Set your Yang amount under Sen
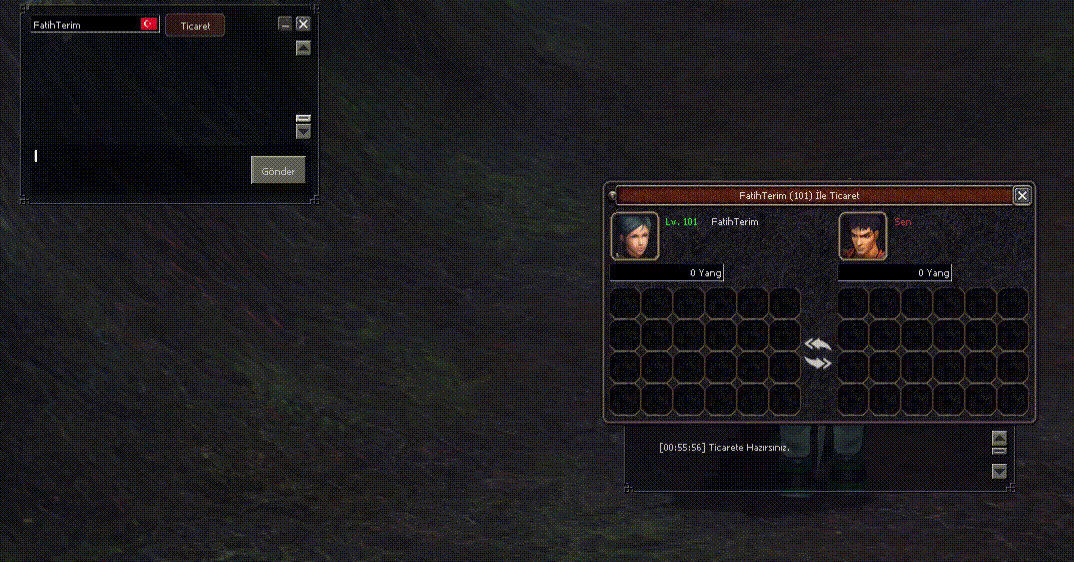The height and width of the screenshot is (562, 1074). click(894, 273)
